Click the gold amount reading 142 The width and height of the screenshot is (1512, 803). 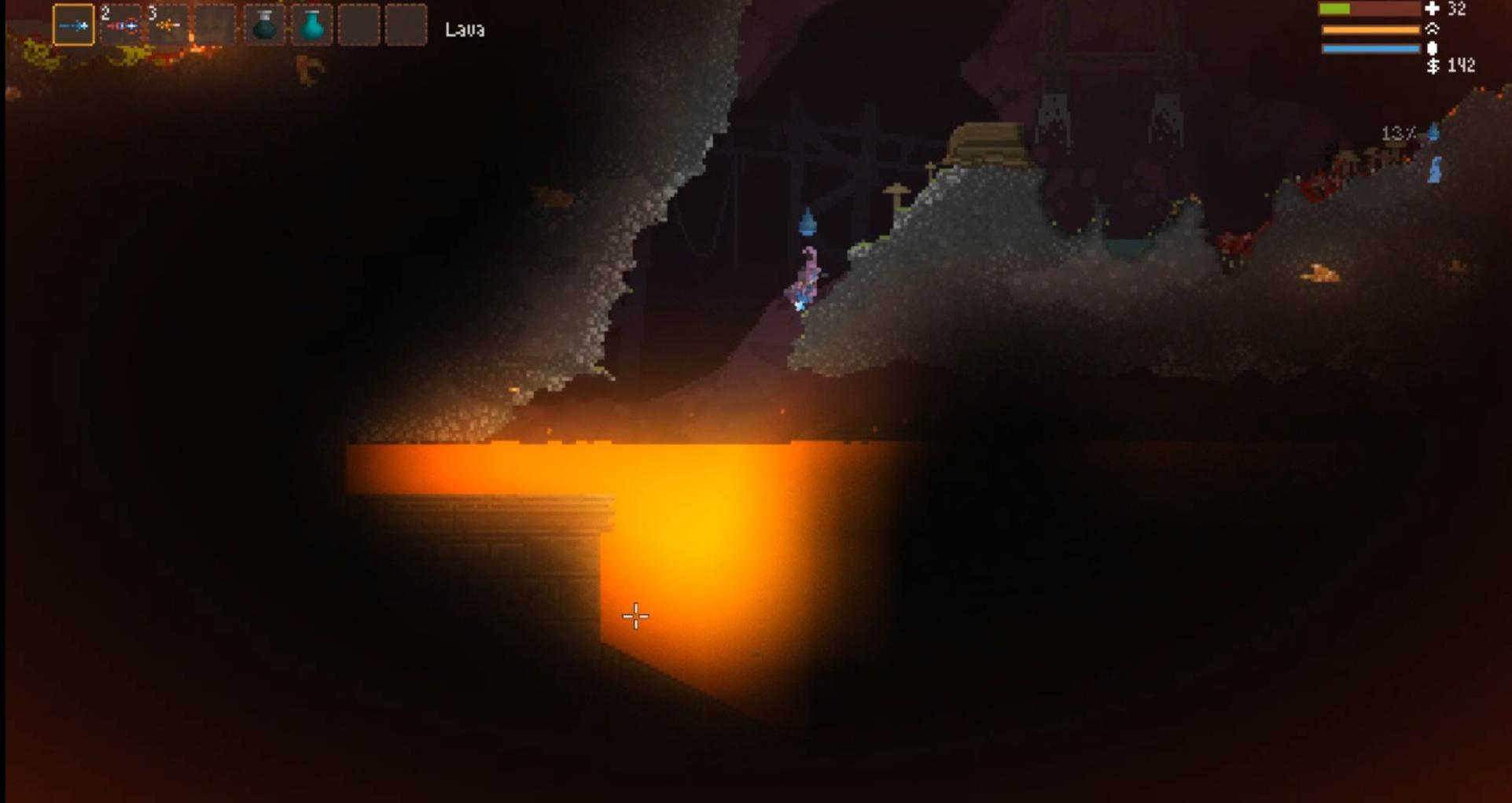pyautogui.click(x=1463, y=66)
